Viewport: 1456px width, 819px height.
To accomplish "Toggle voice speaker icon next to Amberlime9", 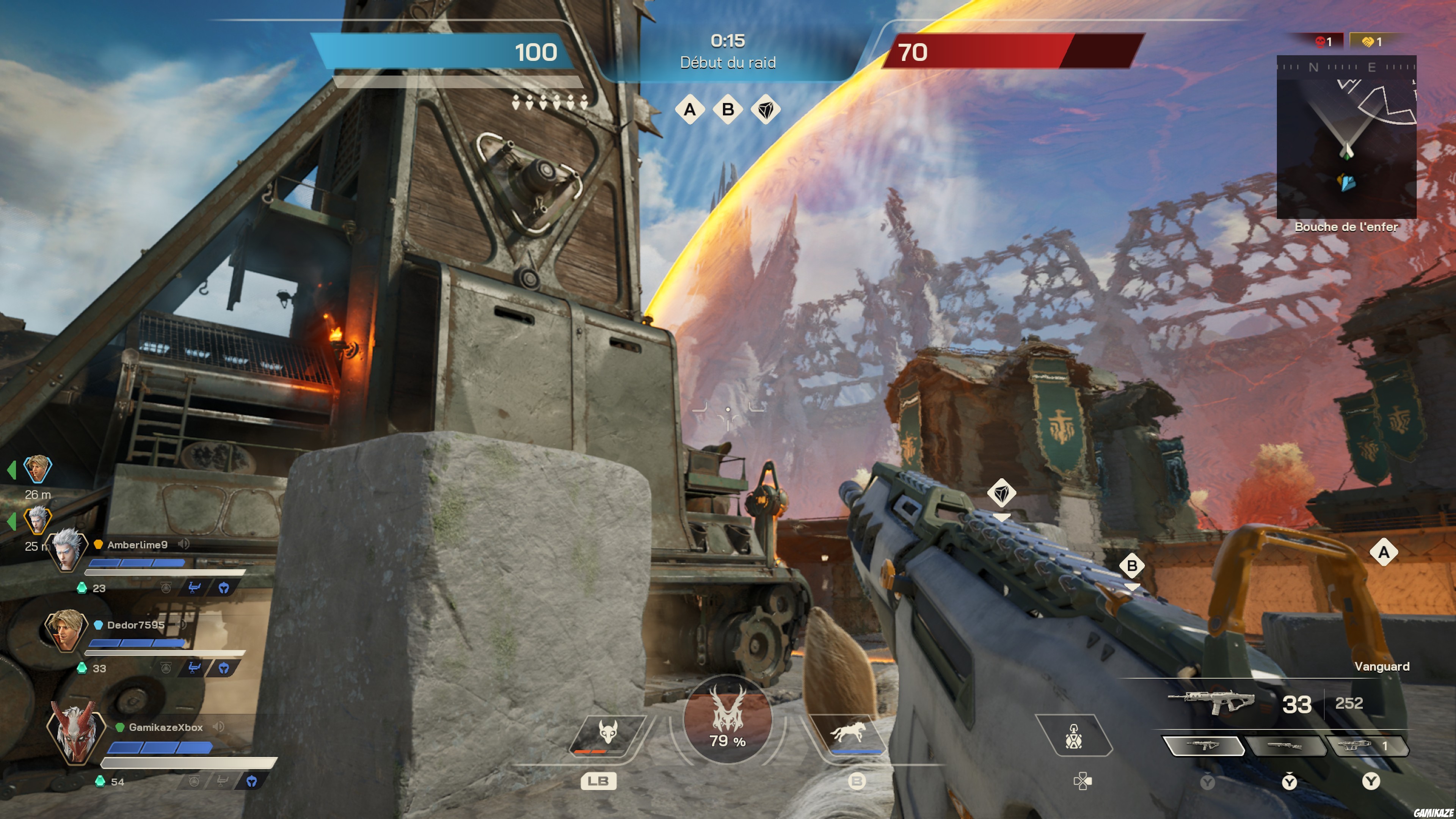I will click(x=184, y=544).
